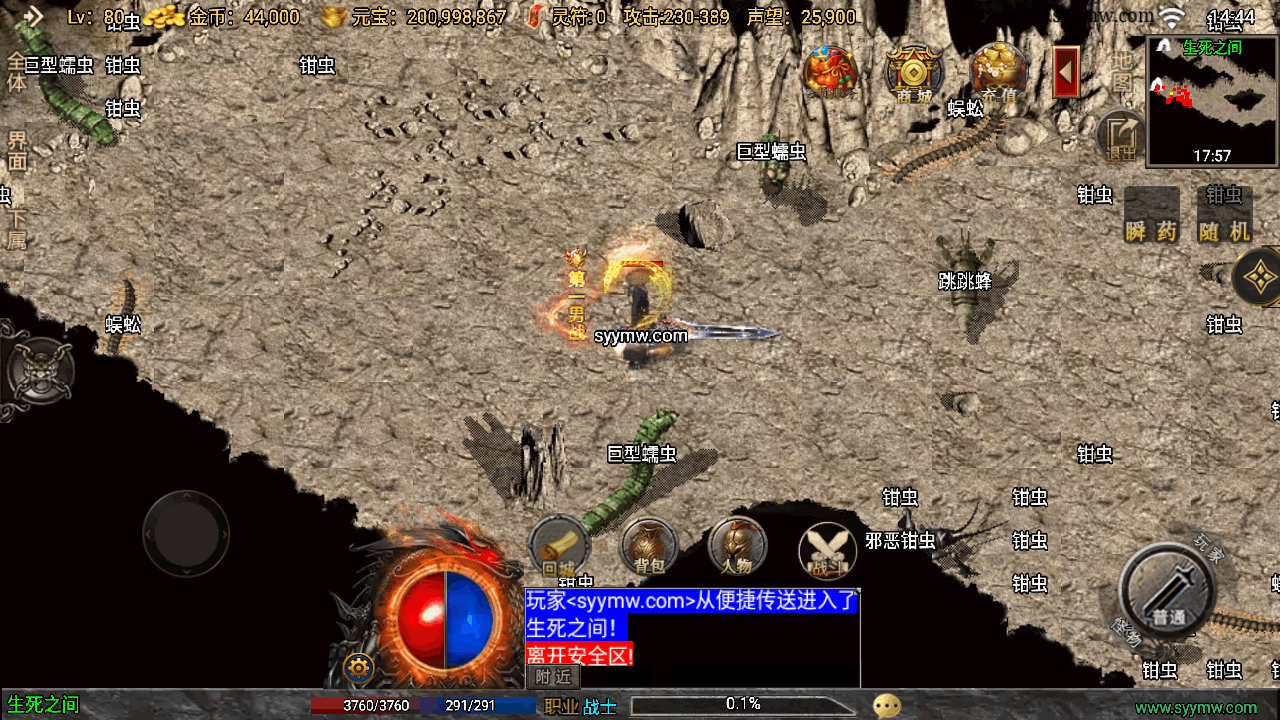Use the 瞬药 instant potion slot
Image resolution: width=1280 pixels, height=720 pixels.
click(x=1151, y=214)
